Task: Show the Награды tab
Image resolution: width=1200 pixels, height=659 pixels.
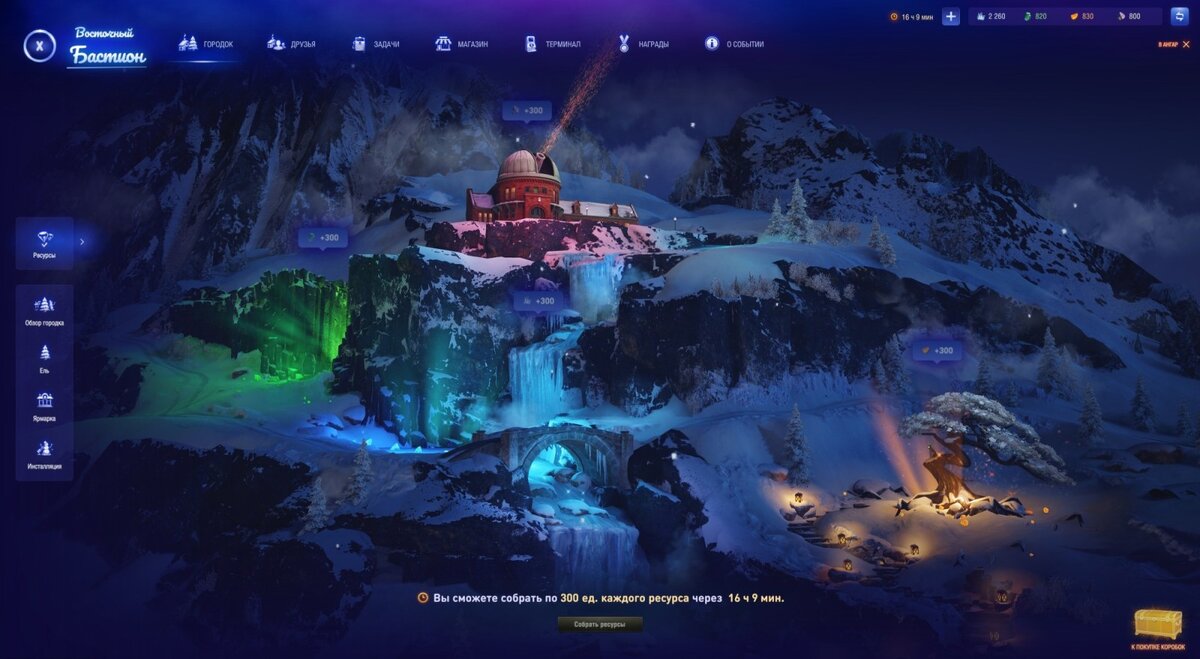Action: coord(643,44)
